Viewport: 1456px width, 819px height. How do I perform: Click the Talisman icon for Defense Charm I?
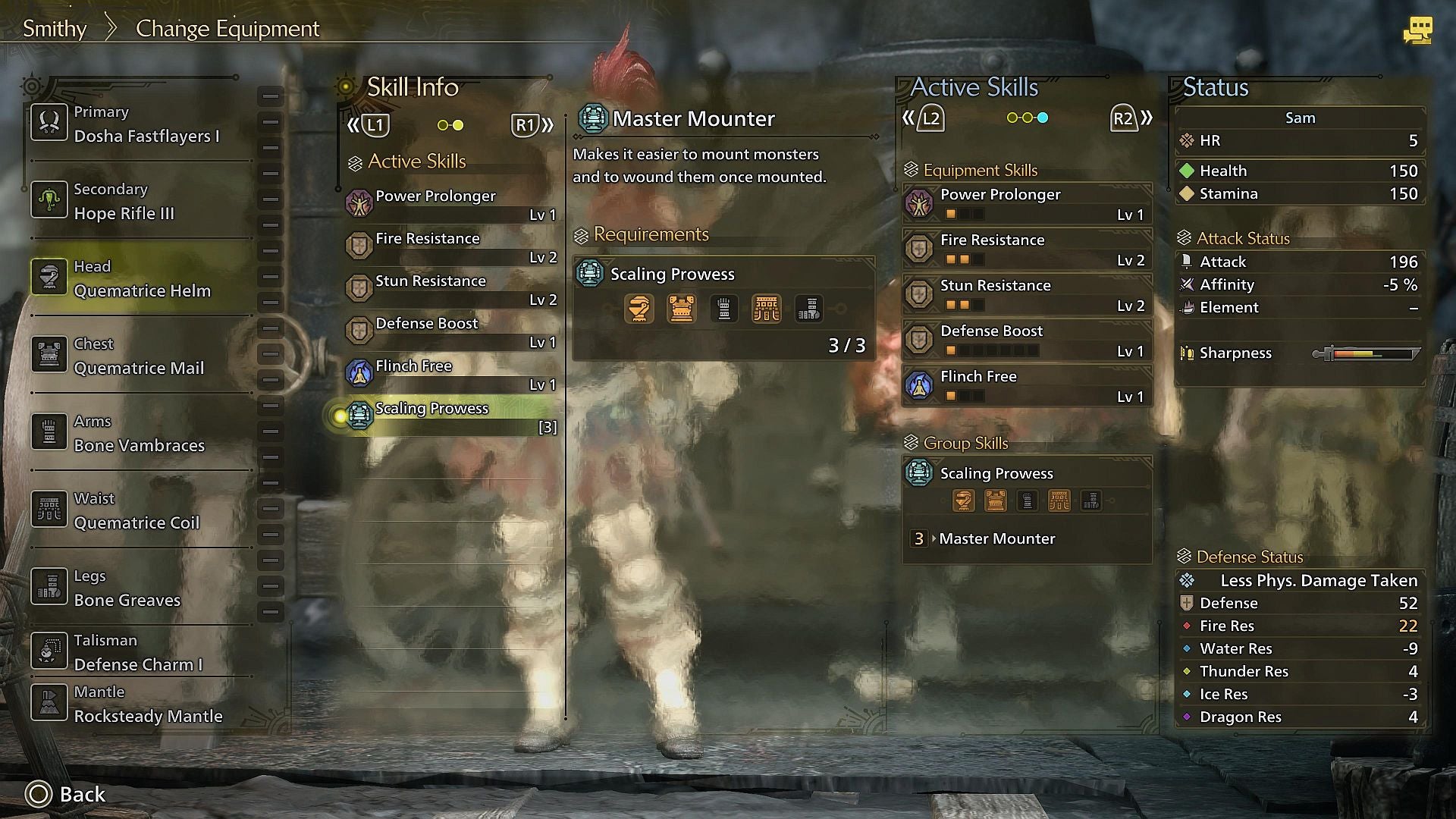[49, 651]
